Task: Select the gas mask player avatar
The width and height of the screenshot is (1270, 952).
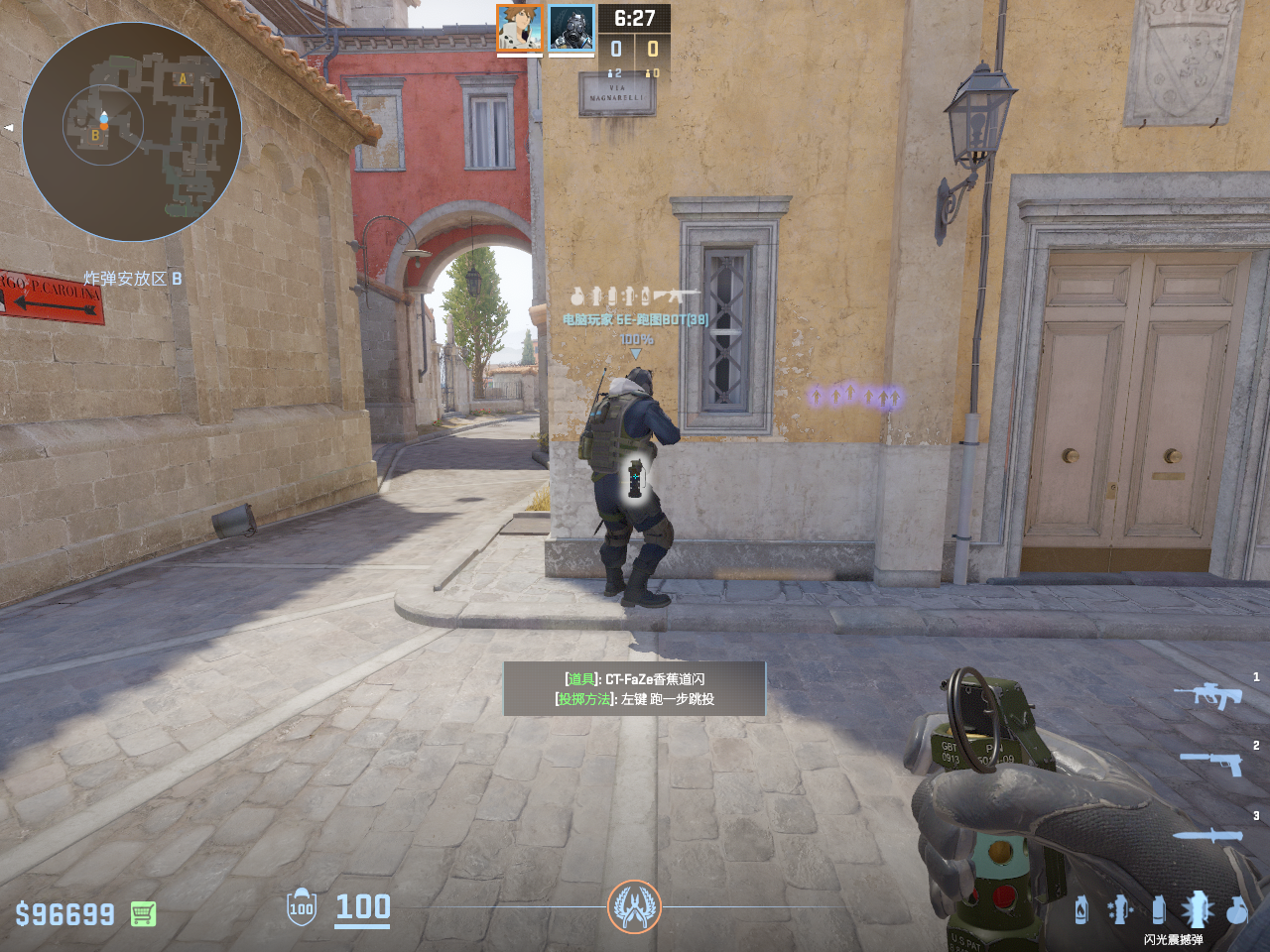Action: [571, 28]
